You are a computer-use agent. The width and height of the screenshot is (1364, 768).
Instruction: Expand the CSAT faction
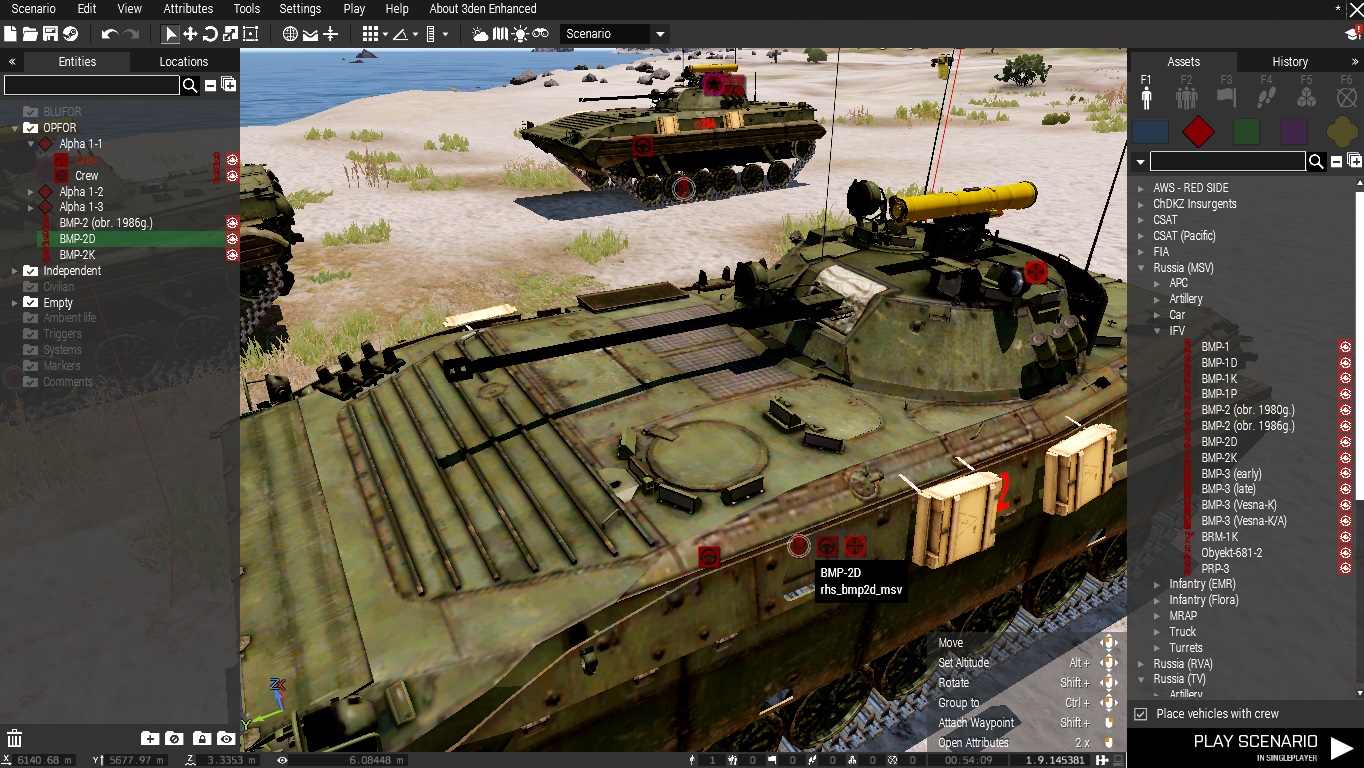coord(1142,220)
